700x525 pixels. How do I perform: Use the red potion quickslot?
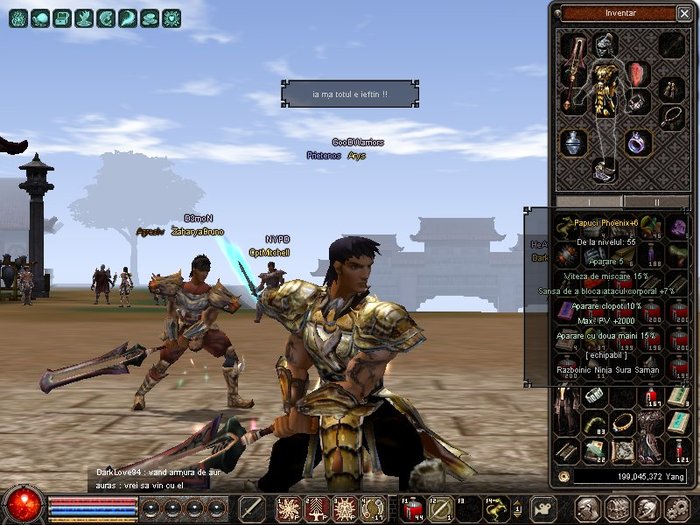[412, 507]
